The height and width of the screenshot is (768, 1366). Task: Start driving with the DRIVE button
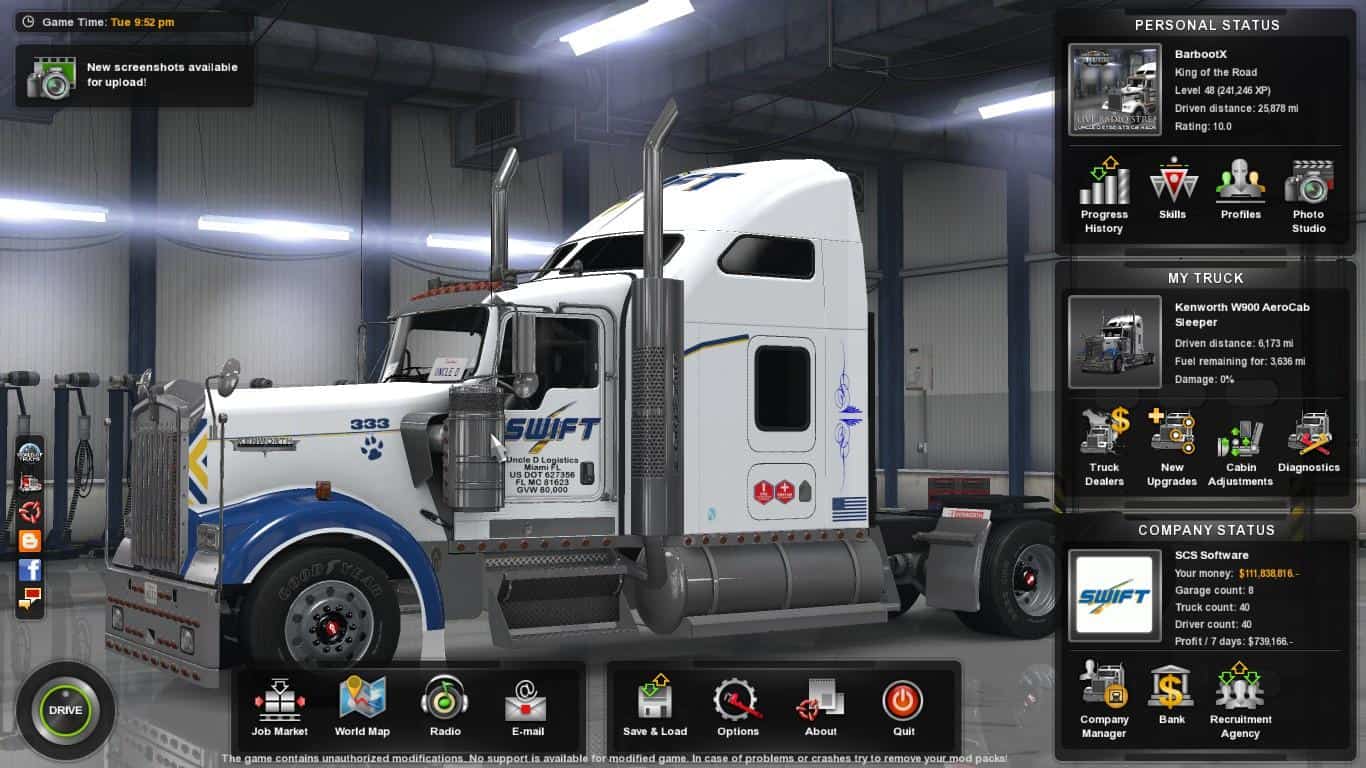[65, 710]
